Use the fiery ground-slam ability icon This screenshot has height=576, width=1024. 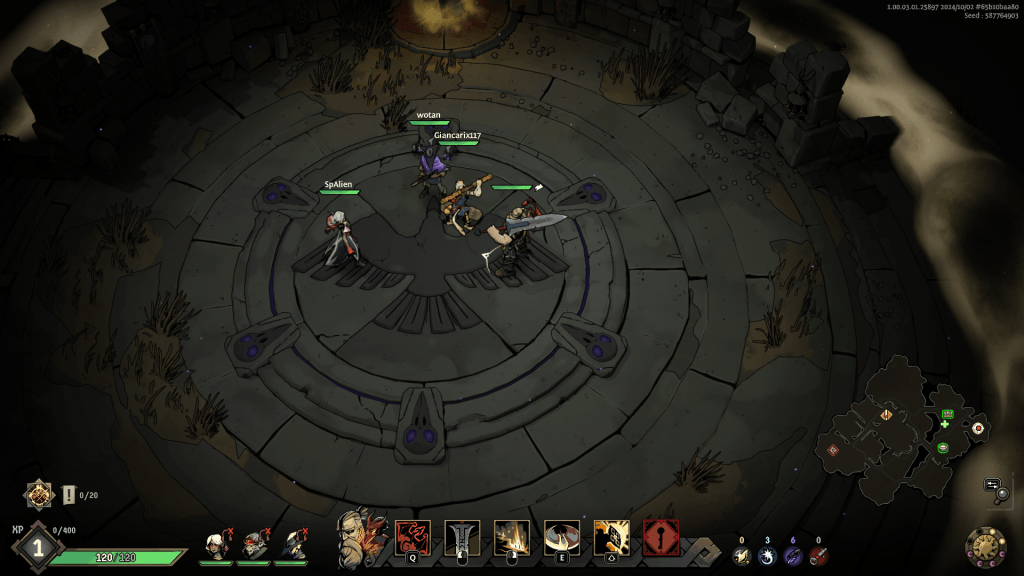[512, 537]
